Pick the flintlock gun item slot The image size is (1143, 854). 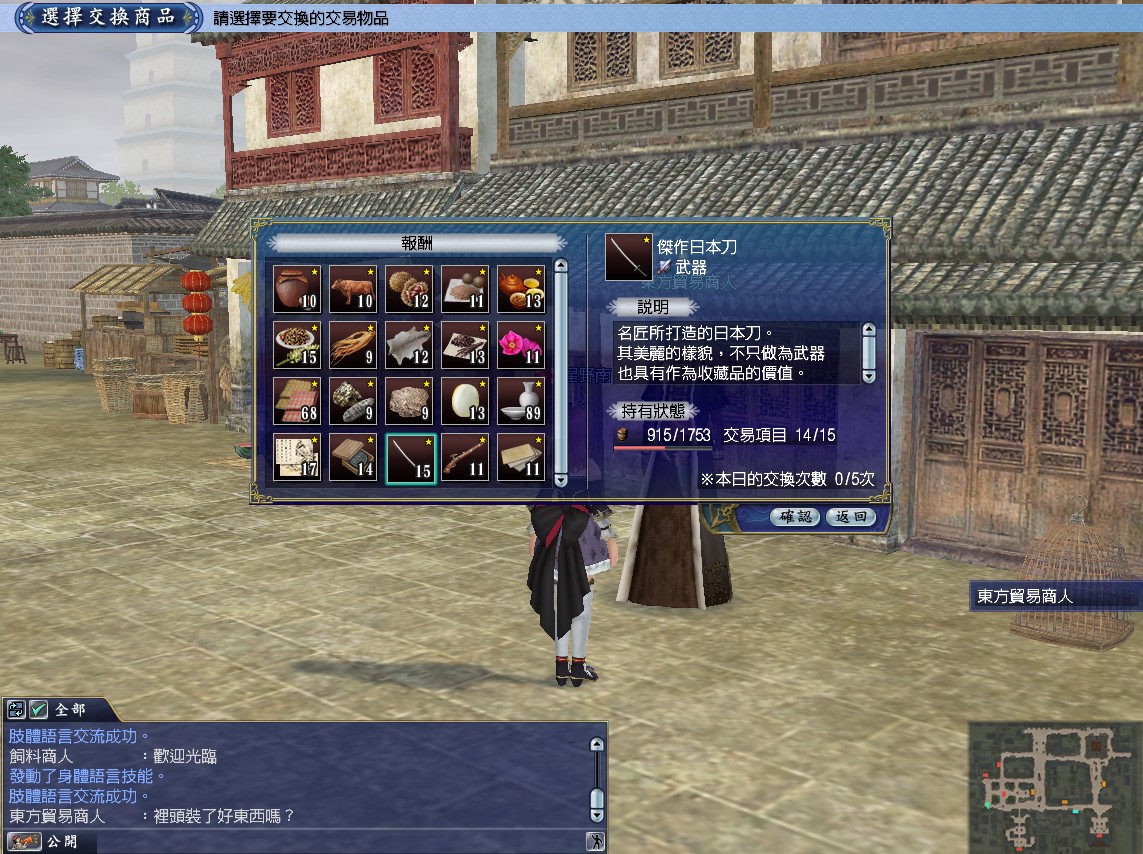465,457
